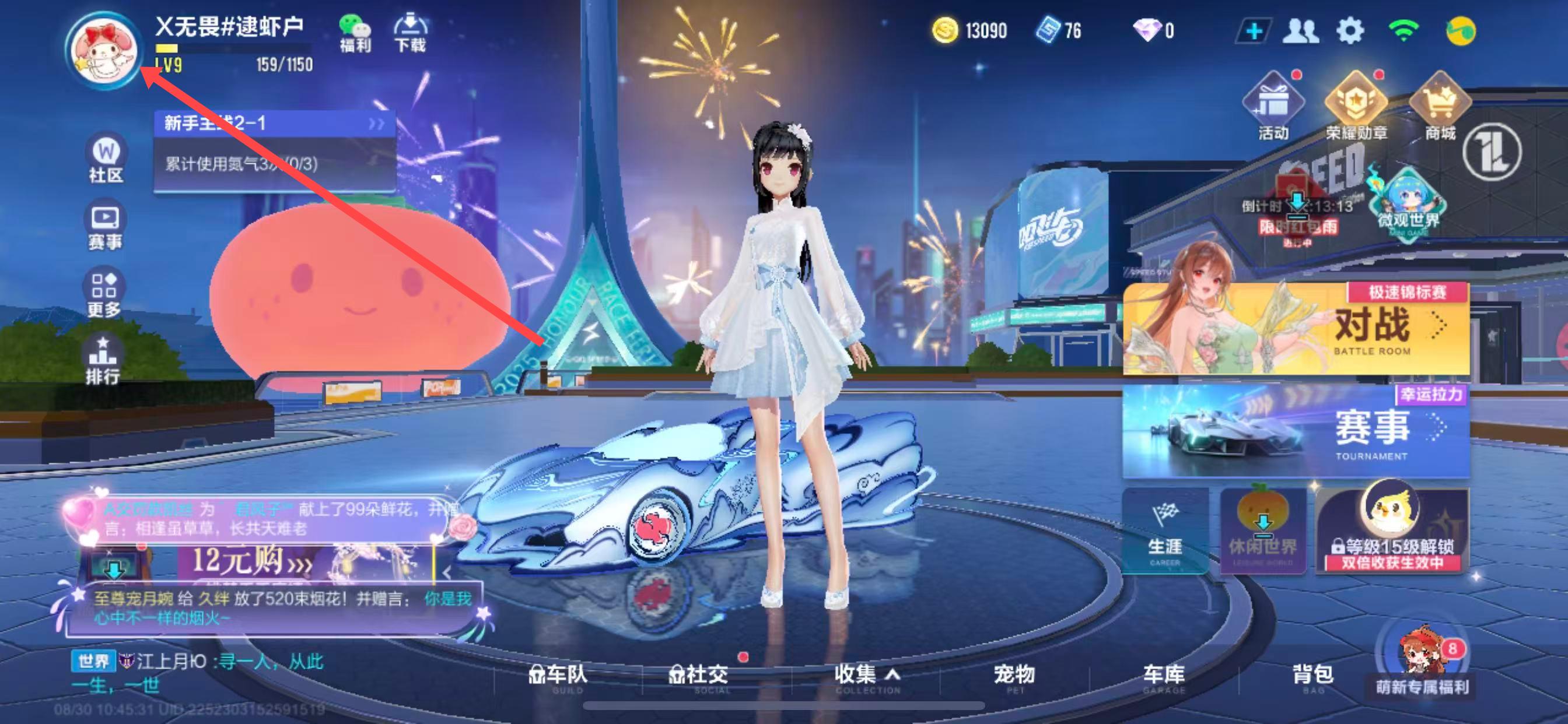This screenshot has width=1568, height=724.
Task: Switch to the 宠物 Pet tab
Action: click(x=1014, y=676)
